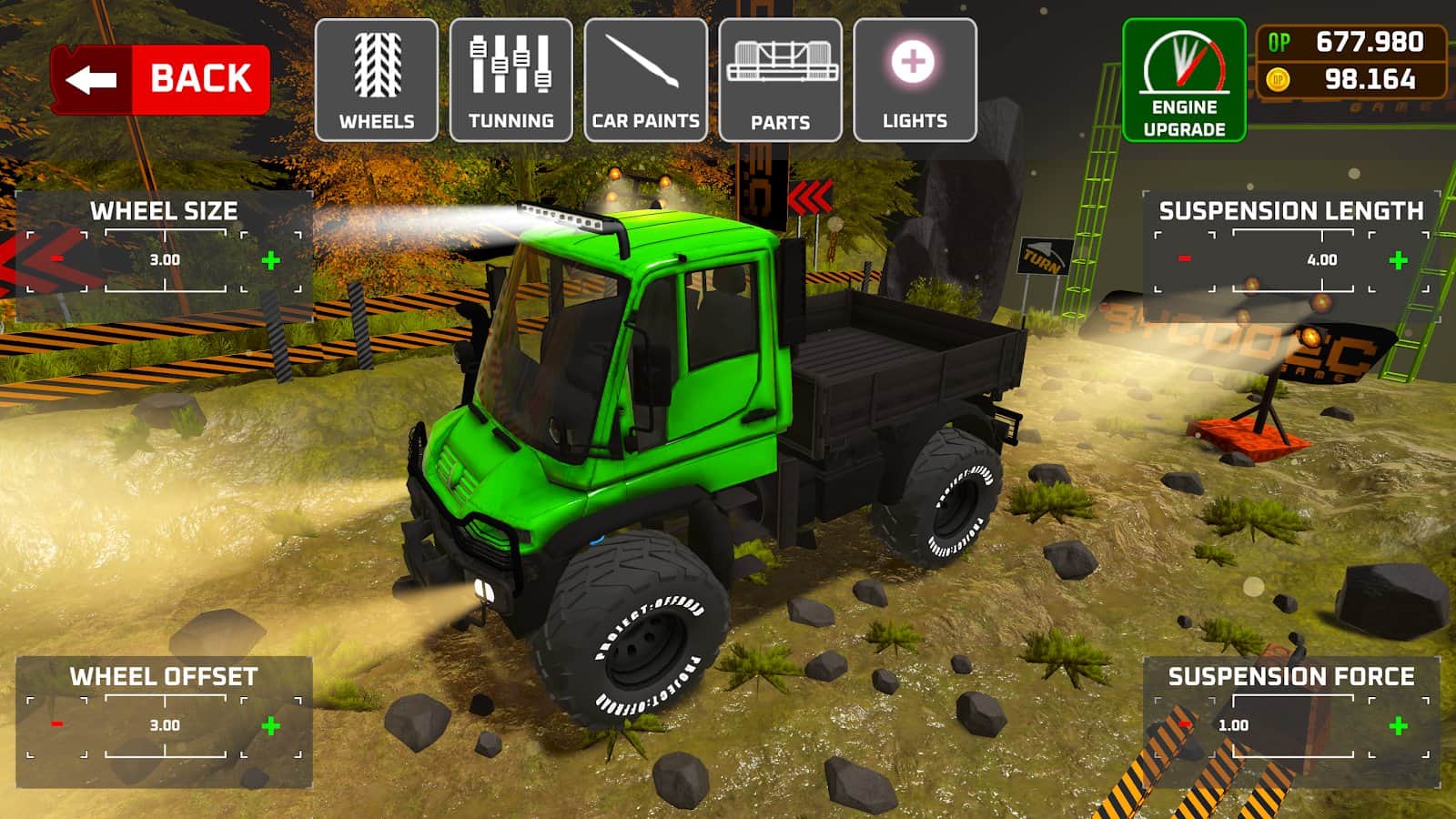Image resolution: width=1456 pixels, height=819 pixels.
Task: Open the Wheels category
Action: coord(376,80)
